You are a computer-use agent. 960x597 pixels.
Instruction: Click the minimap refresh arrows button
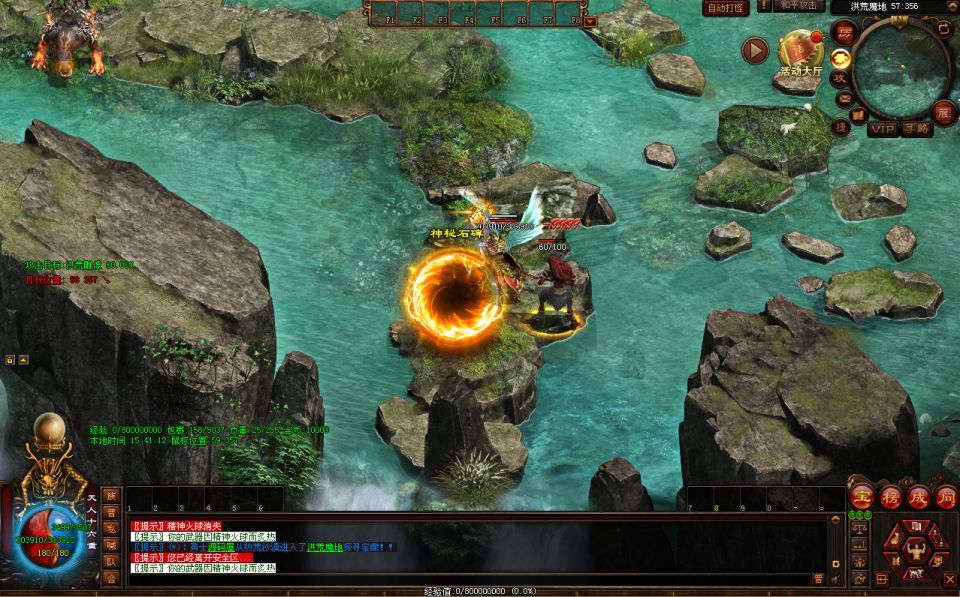click(x=943, y=29)
